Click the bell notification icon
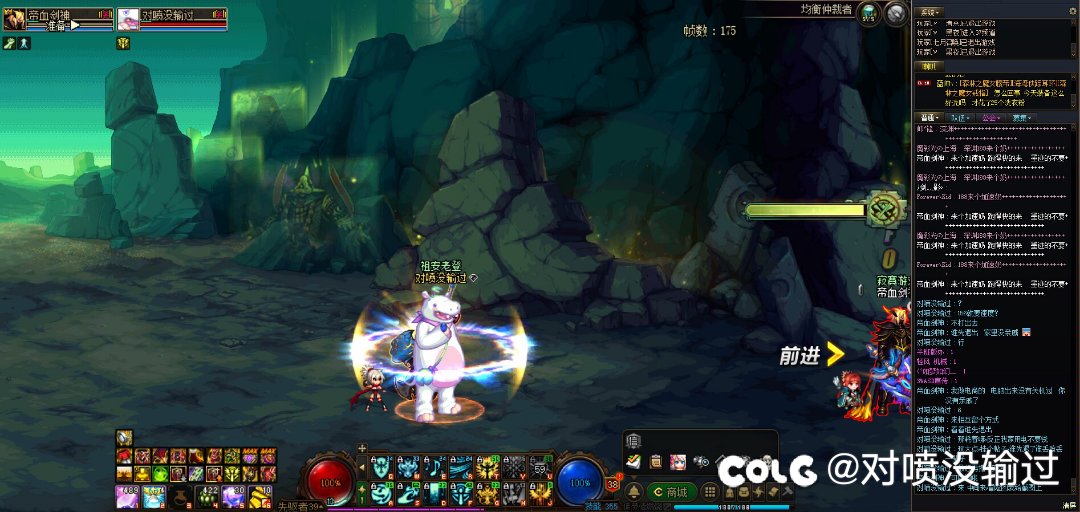This screenshot has height=512, width=1080. (634, 492)
